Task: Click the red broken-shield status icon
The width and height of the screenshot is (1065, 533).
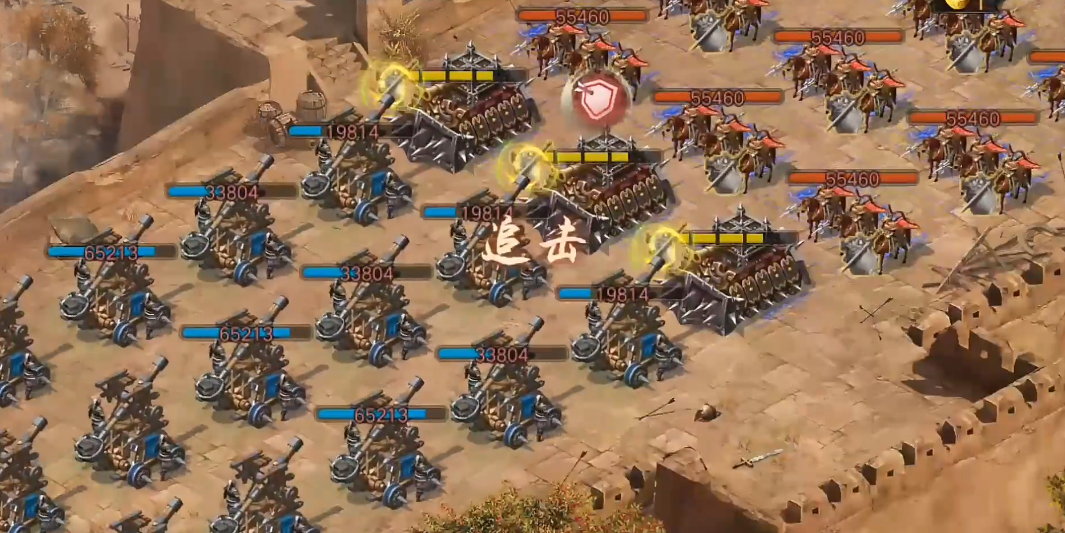Action: [x=596, y=100]
